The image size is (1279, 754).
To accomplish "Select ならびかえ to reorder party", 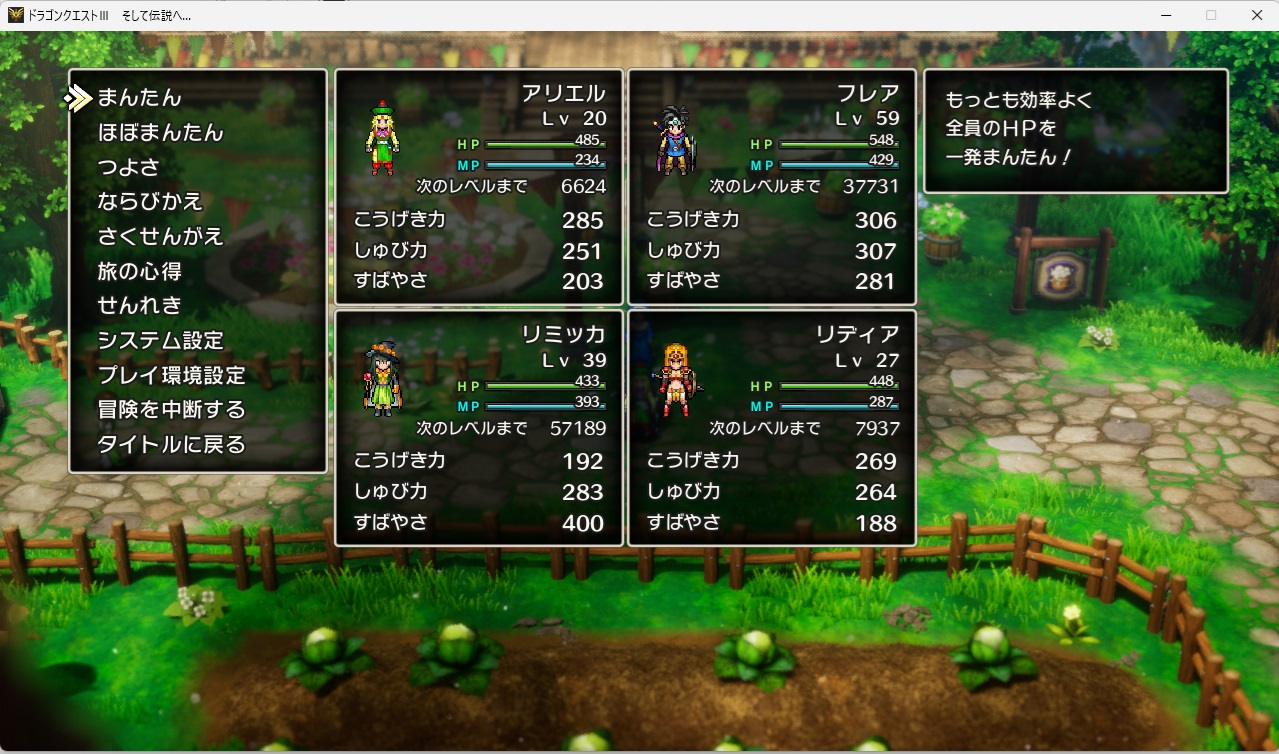I will click(x=150, y=202).
